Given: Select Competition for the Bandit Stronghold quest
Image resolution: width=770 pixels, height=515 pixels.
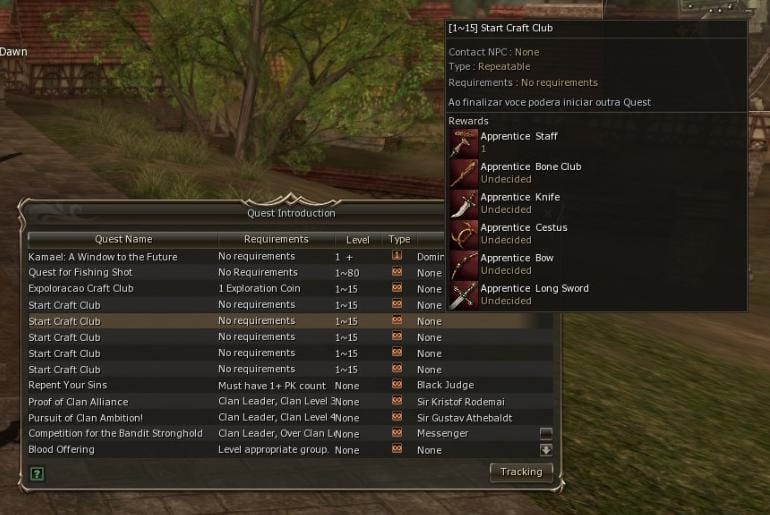Looking at the screenshot, I should coord(115,433).
